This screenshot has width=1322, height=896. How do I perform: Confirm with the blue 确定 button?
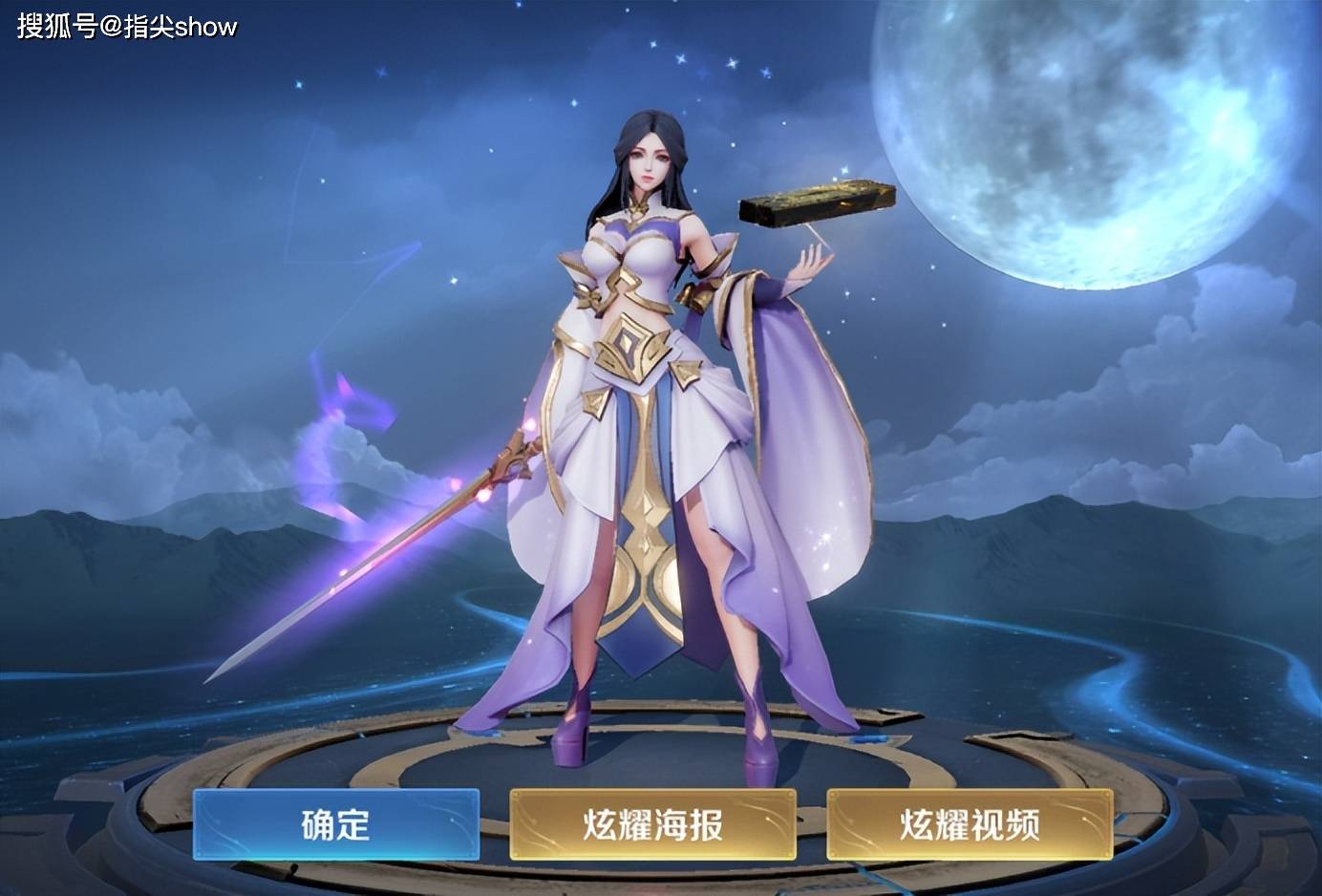pyautogui.click(x=336, y=824)
